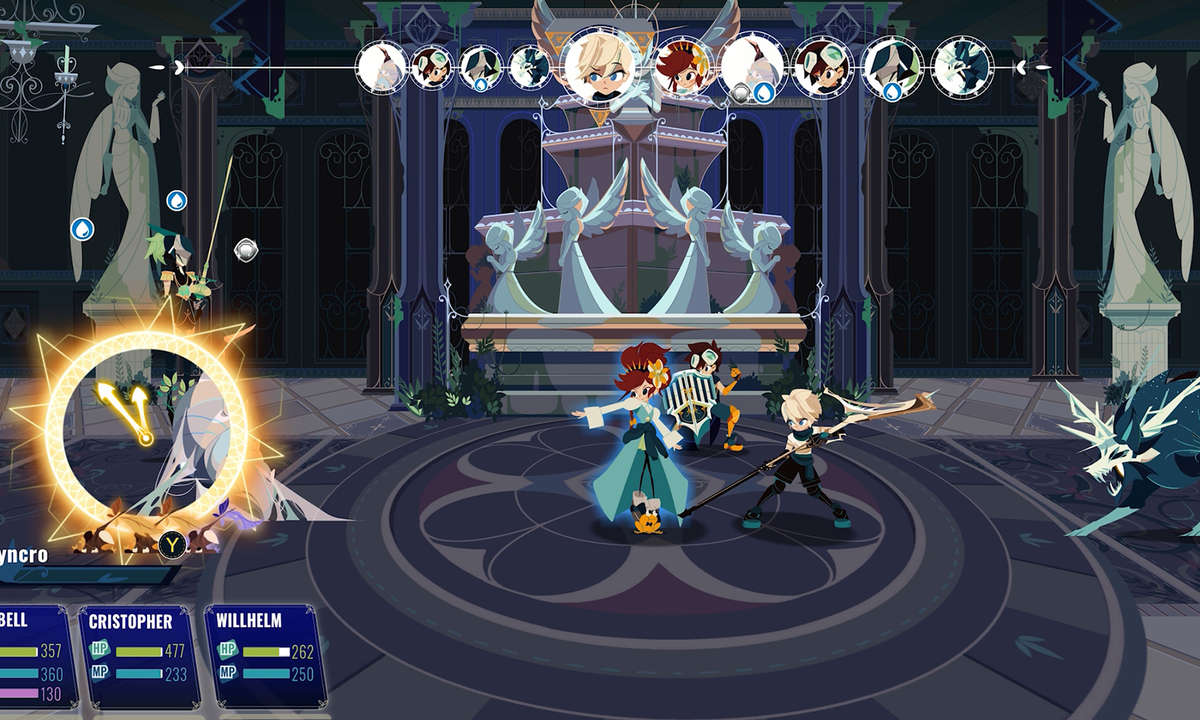The image size is (1200, 720).
Task: Pick Crisbell's partly visible status panel
Action: [35, 655]
